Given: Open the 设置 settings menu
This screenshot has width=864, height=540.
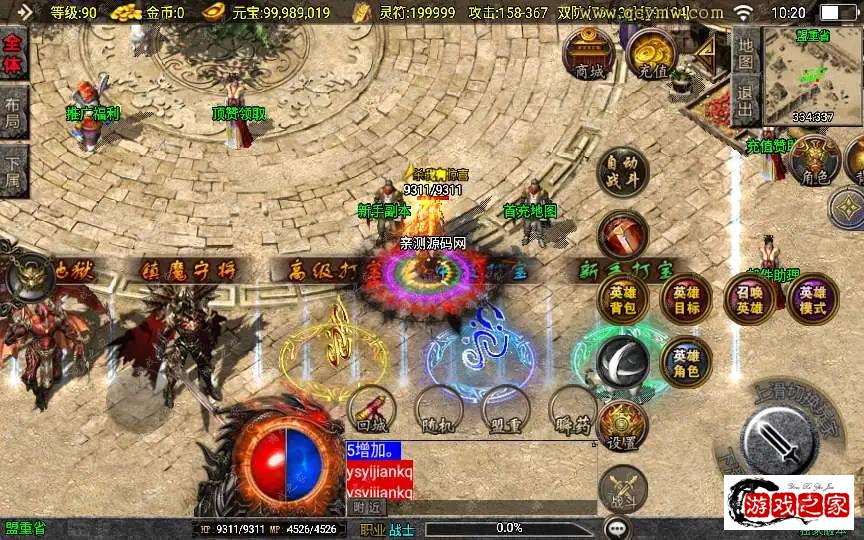Looking at the screenshot, I should (622, 427).
